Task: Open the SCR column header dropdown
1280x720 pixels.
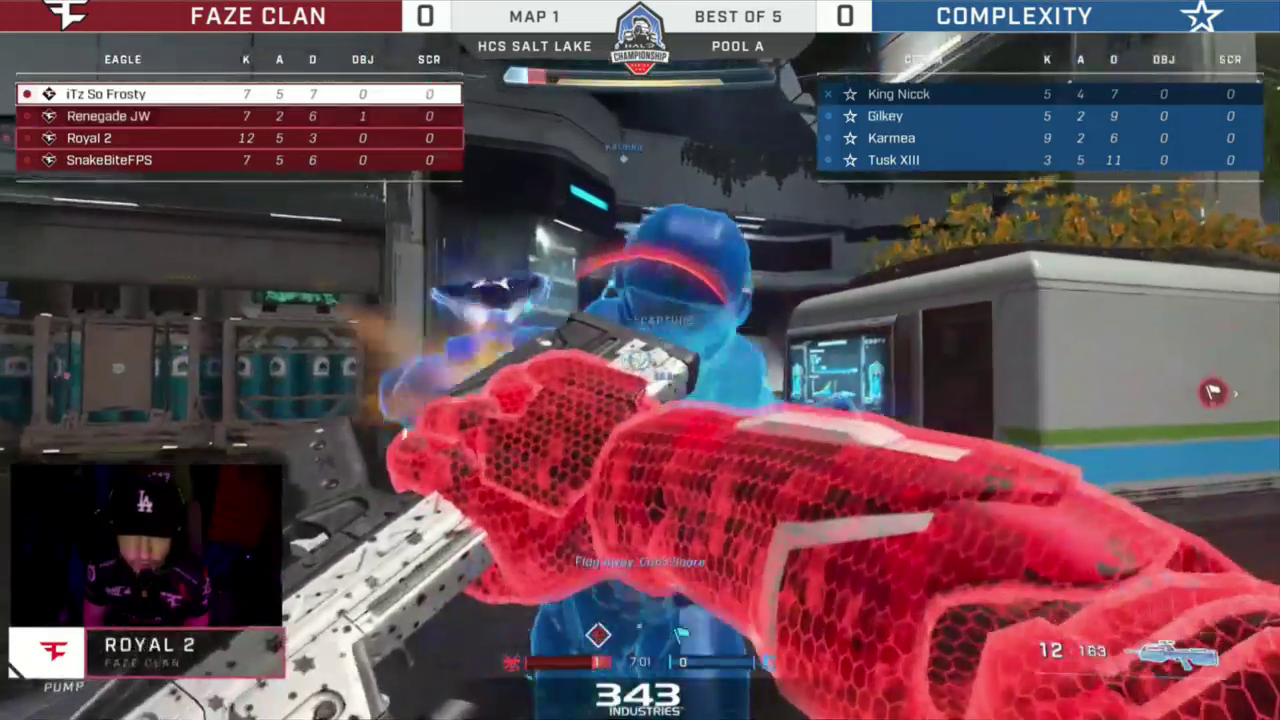Action: pyautogui.click(x=428, y=59)
